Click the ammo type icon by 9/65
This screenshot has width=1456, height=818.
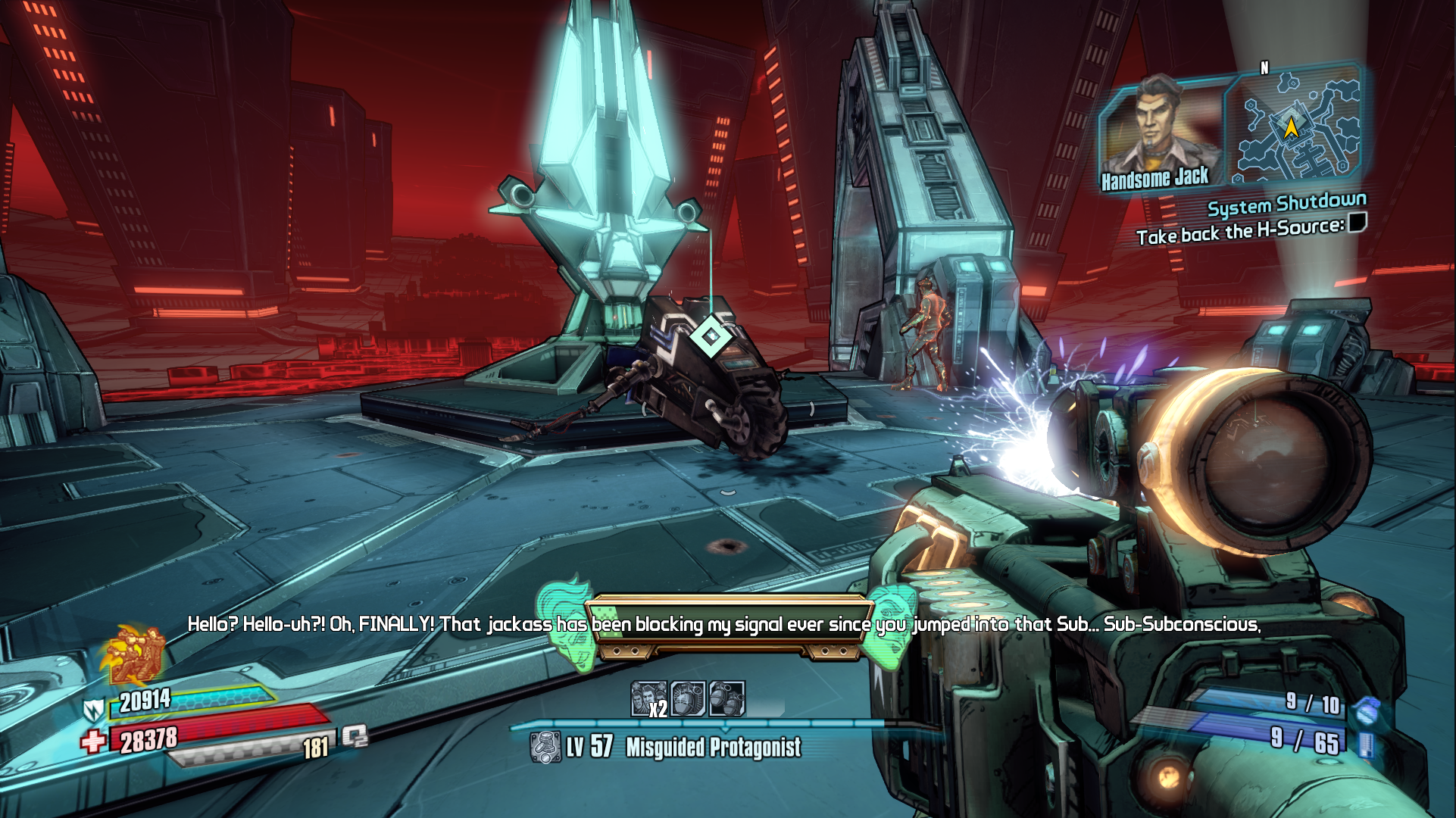click(1366, 744)
